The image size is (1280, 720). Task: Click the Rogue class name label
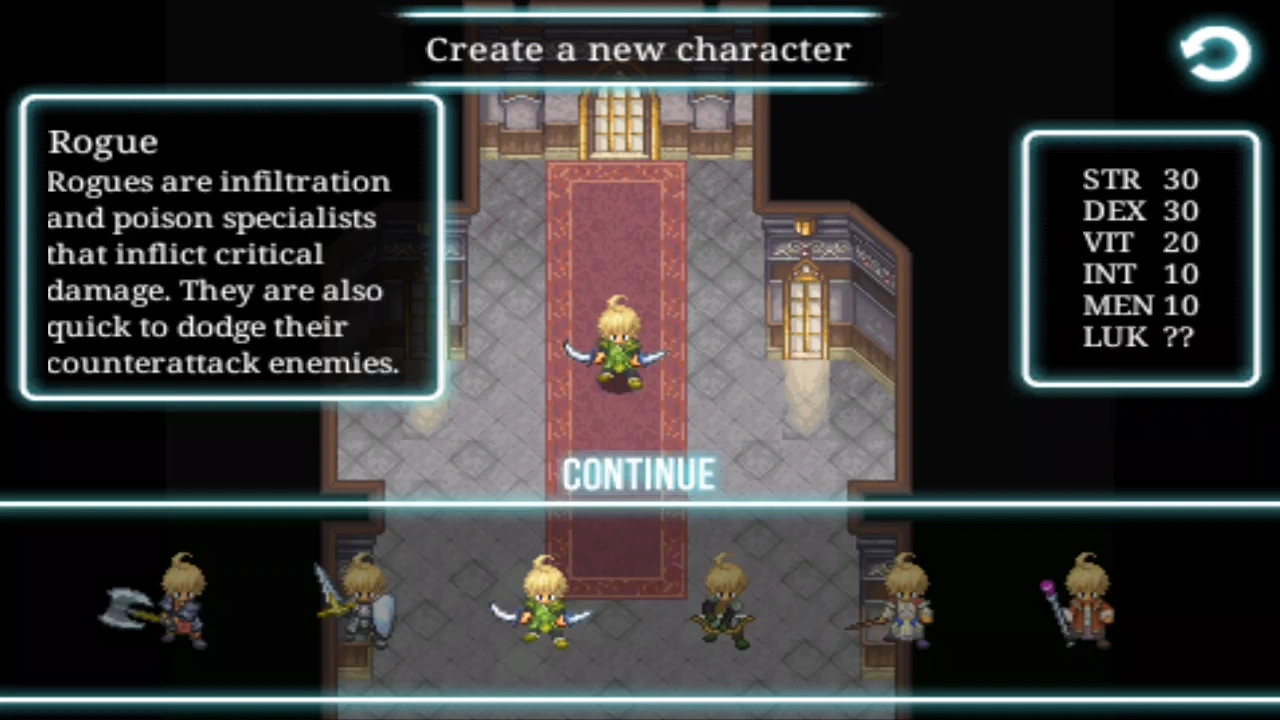[x=102, y=141]
